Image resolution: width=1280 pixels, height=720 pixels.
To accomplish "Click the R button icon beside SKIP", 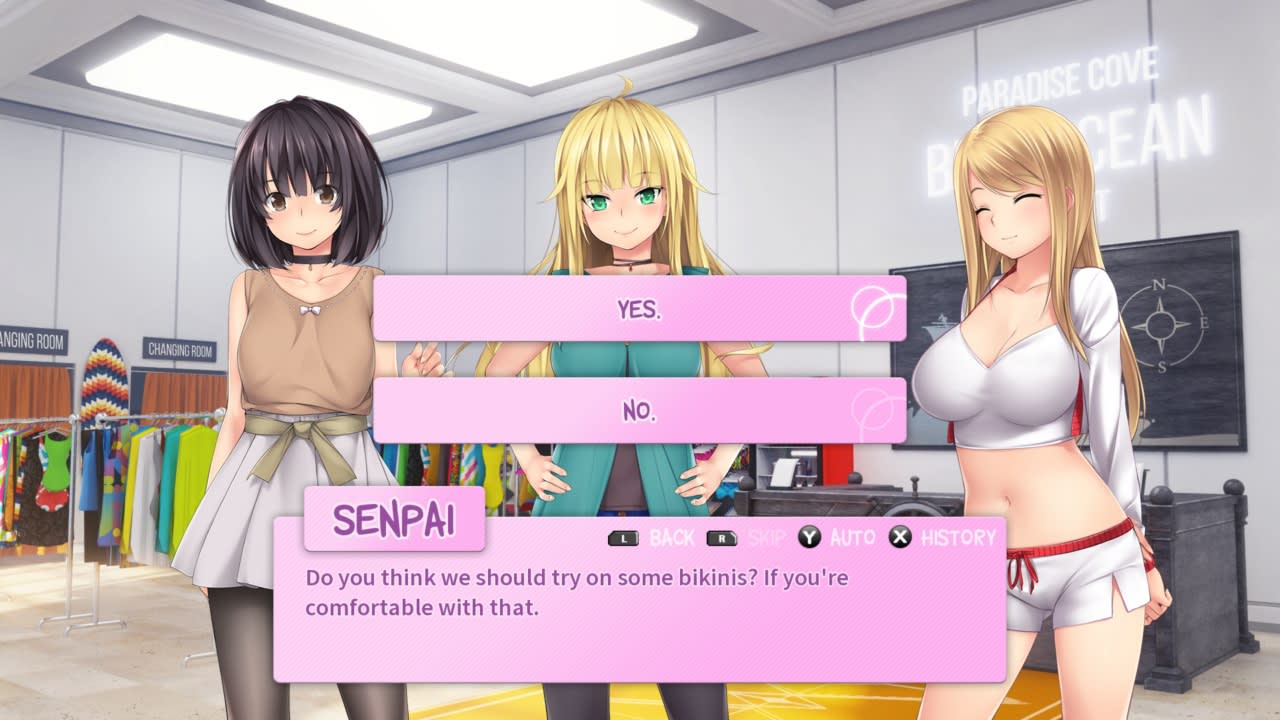I will click(722, 538).
